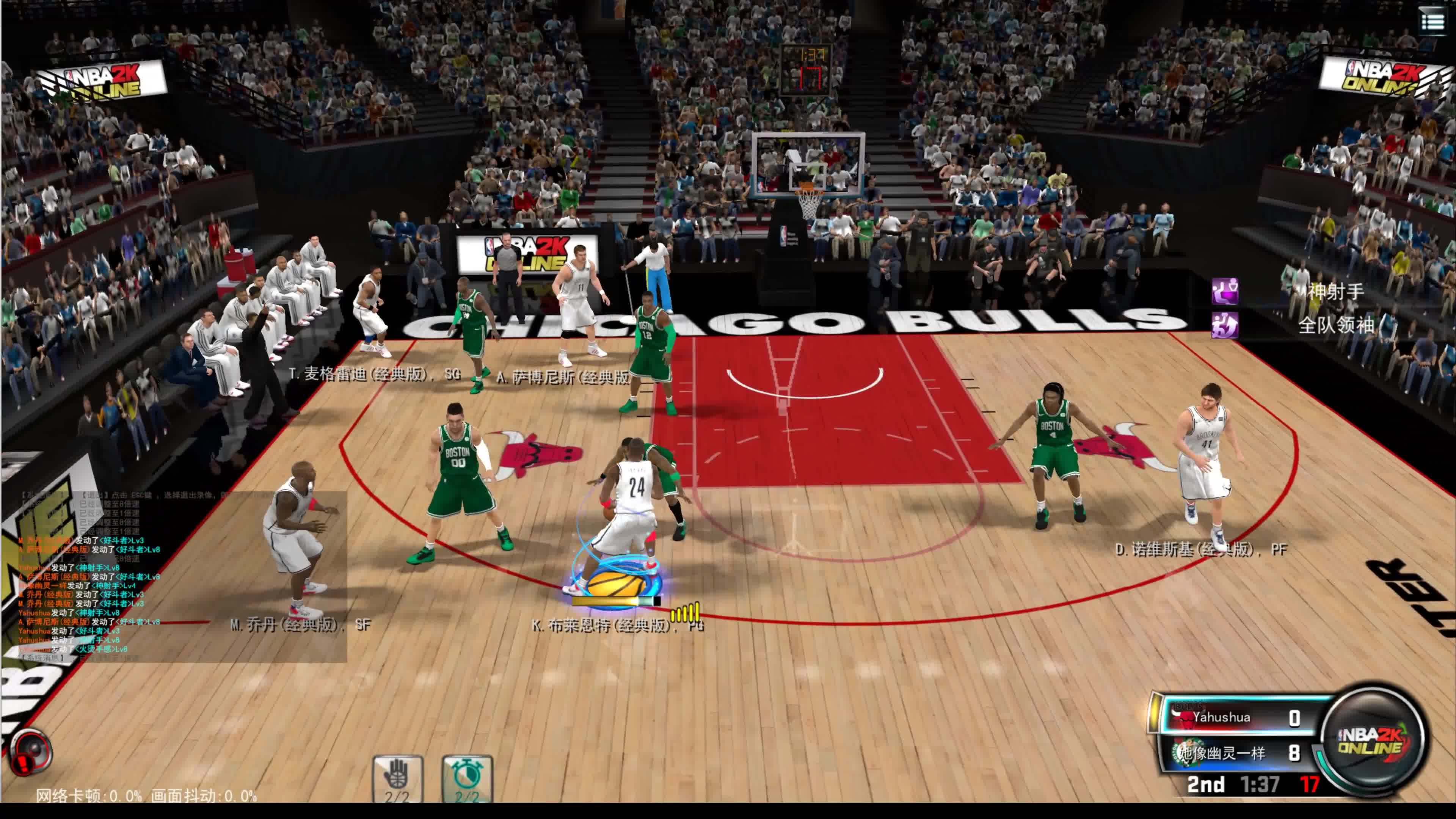Click the 全队领袖 team leader skill icon
Image resolution: width=1456 pixels, height=819 pixels.
[x=1225, y=326]
